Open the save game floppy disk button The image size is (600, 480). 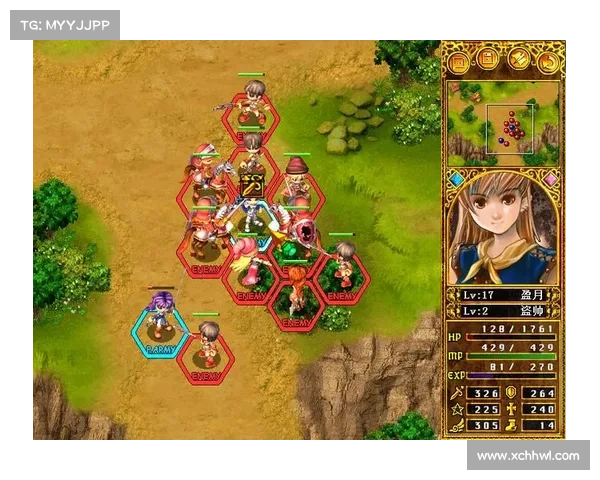[x=489, y=62]
